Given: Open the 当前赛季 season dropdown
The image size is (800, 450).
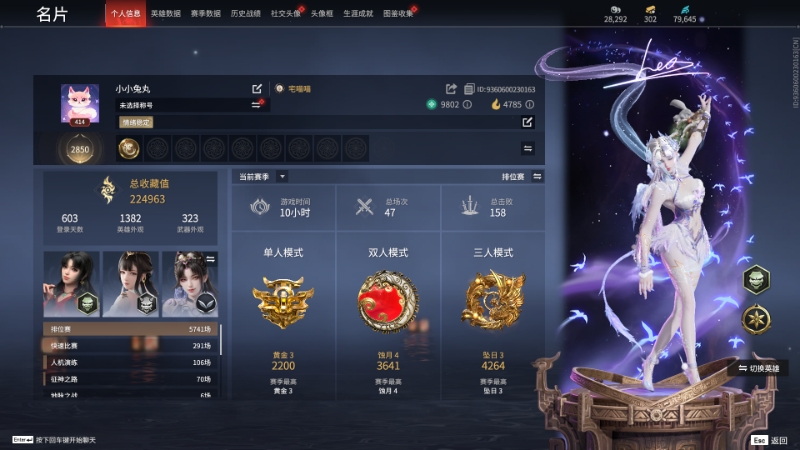Looking at the screenshot, I should tap(282, 177).
